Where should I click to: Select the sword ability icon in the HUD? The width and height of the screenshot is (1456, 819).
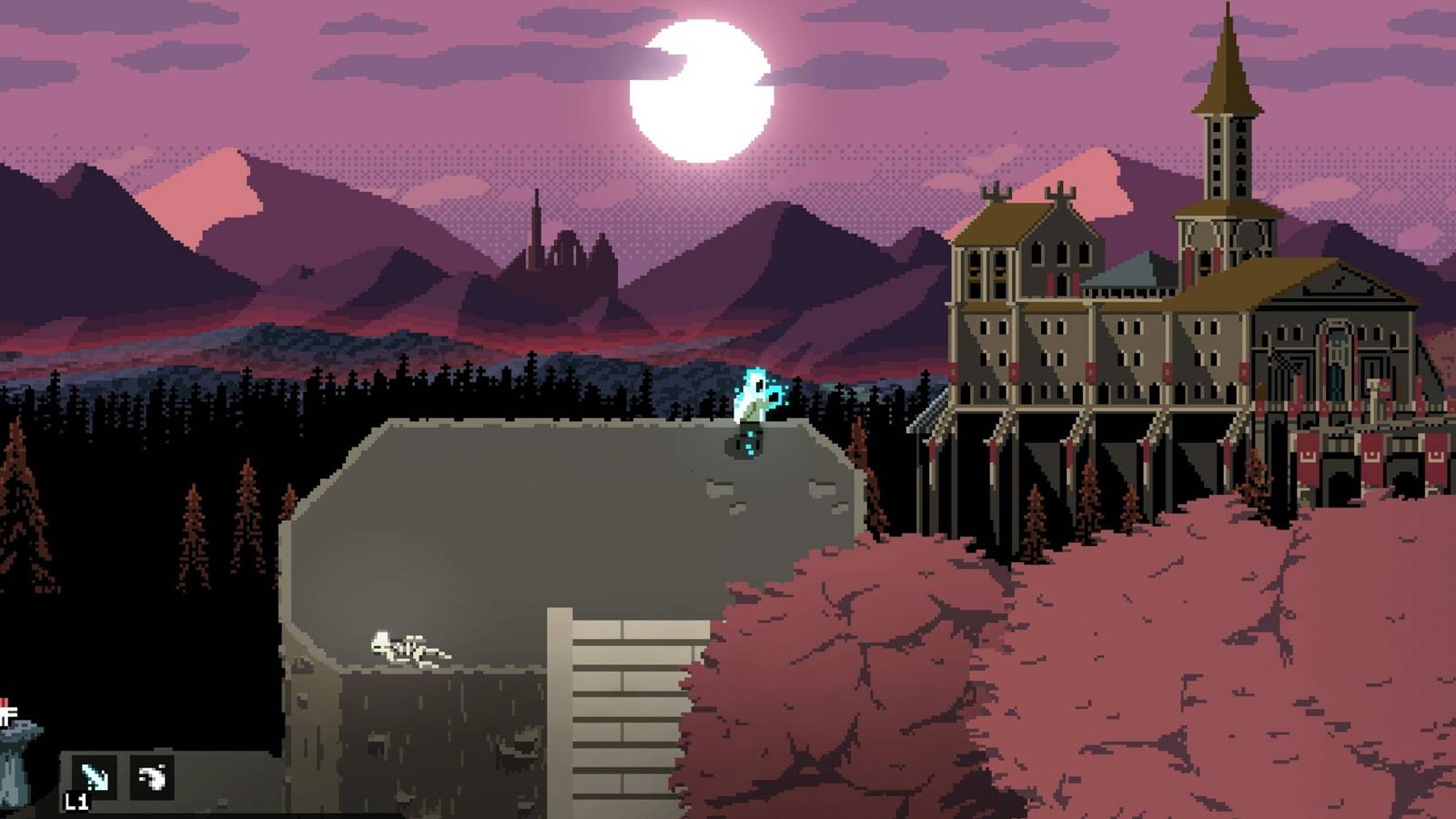tap(95, 776)
